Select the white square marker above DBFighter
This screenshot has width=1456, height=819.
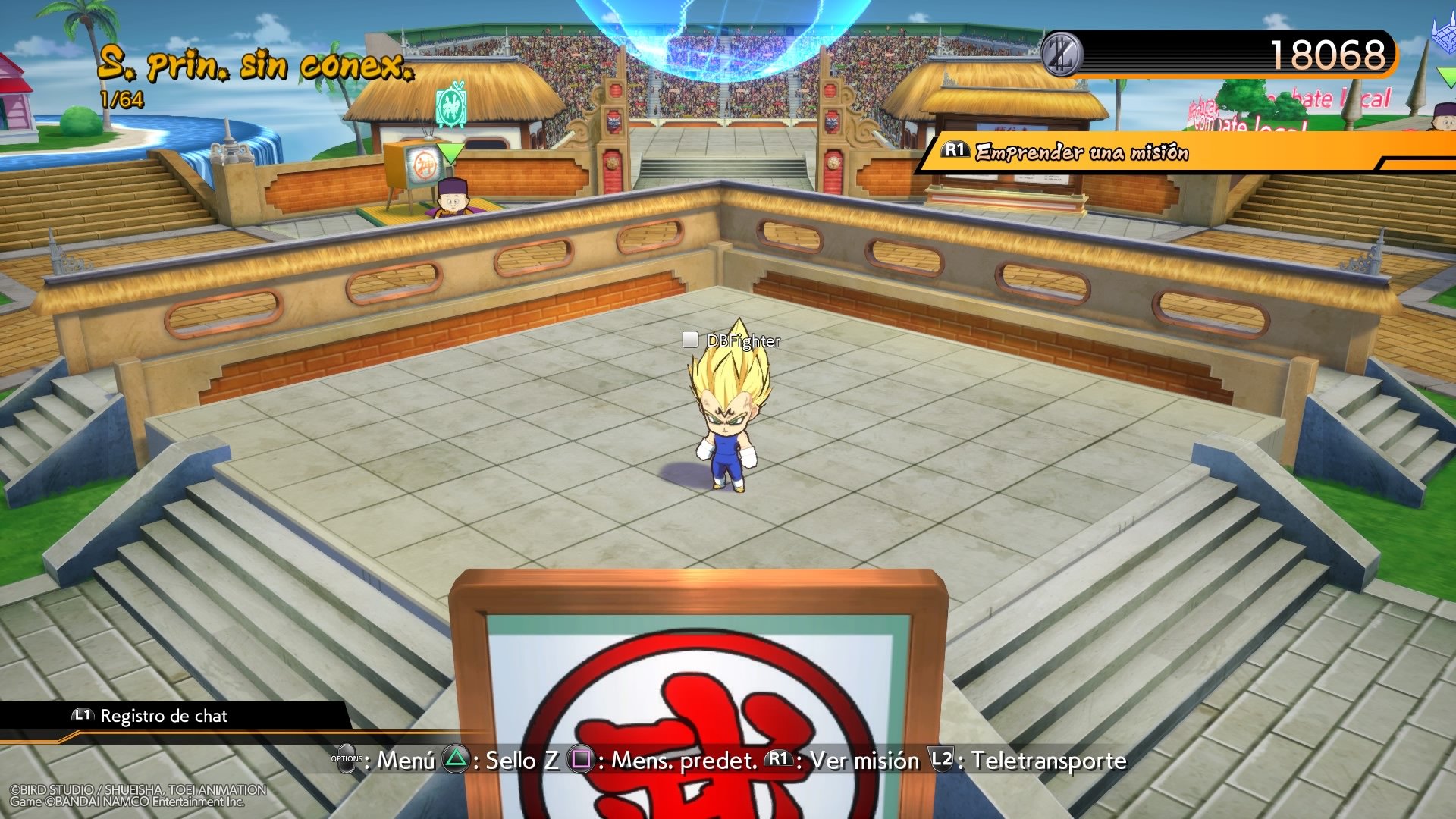pyautogui.click(x=689, y=341)
